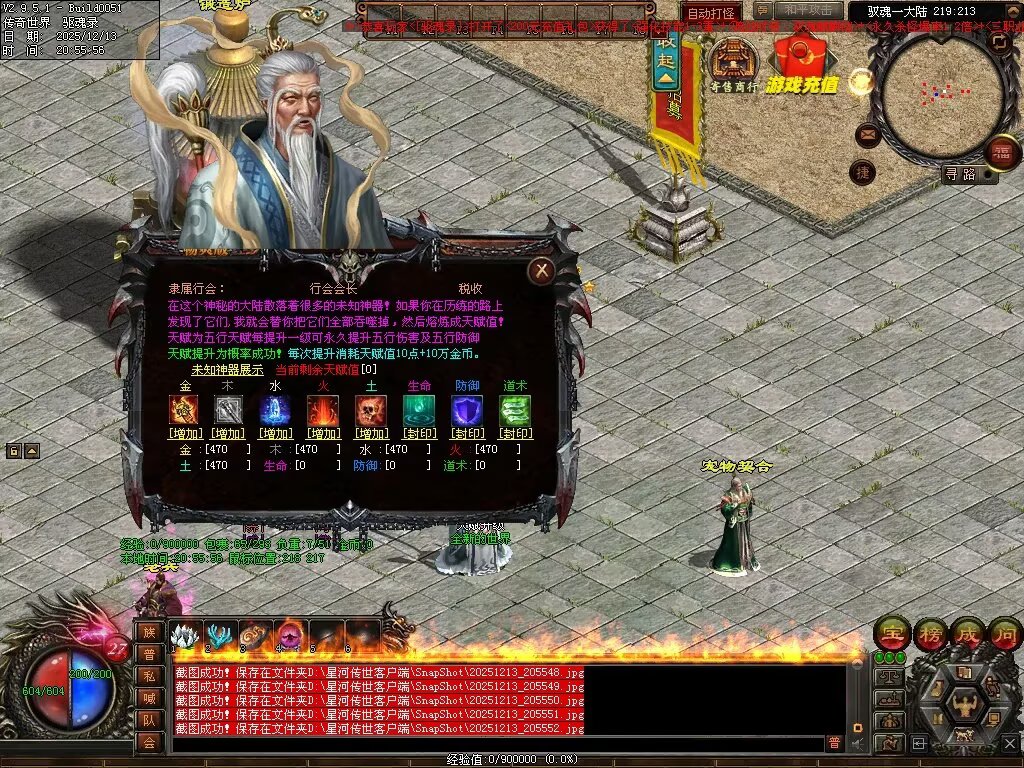
Task: Toggle 自动打怪 auto-fight button
Action: pos(712,13)
